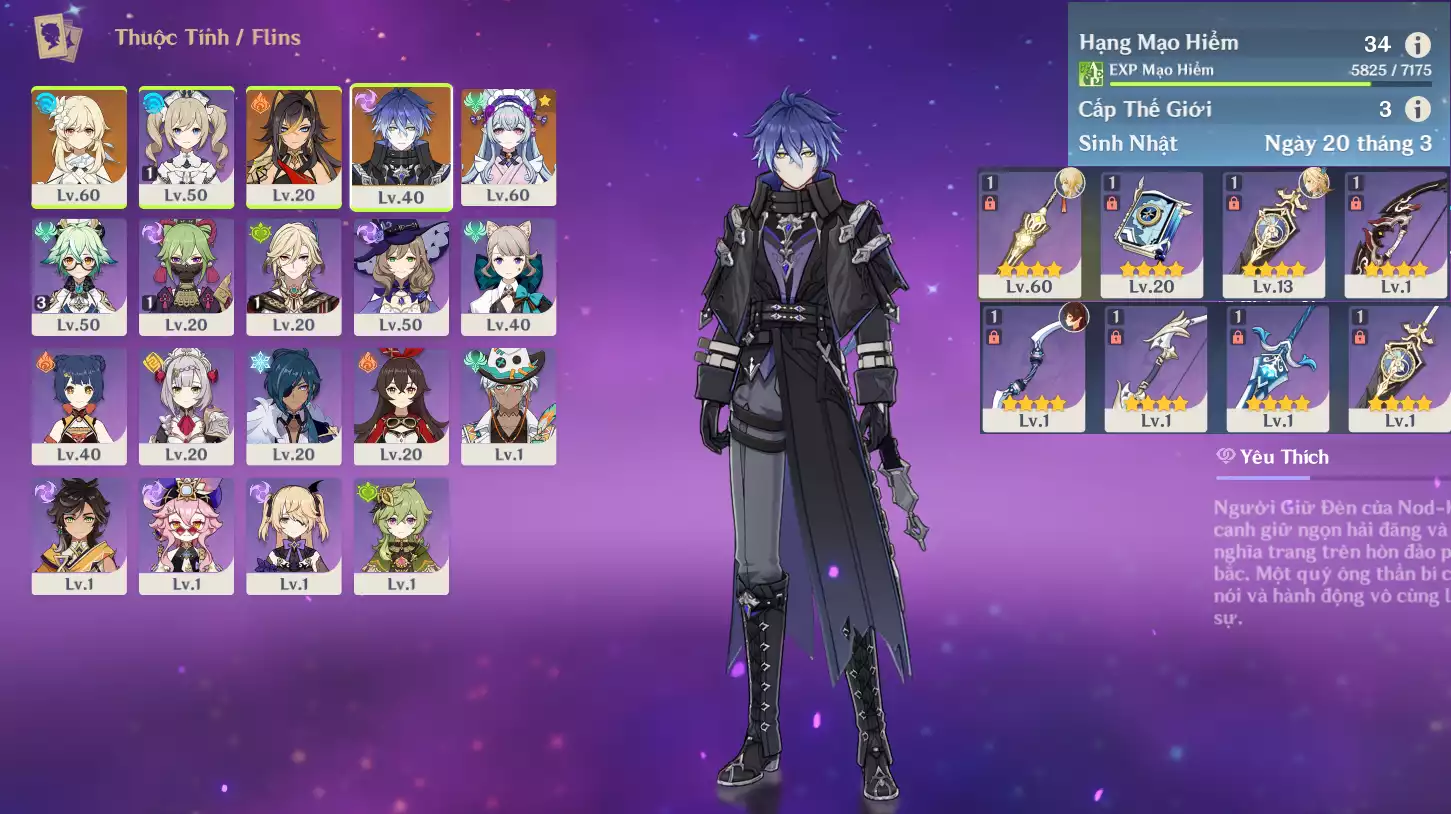
Task: Pick pink-haired Dori's Lv.1 portrait
Action: 186,535
